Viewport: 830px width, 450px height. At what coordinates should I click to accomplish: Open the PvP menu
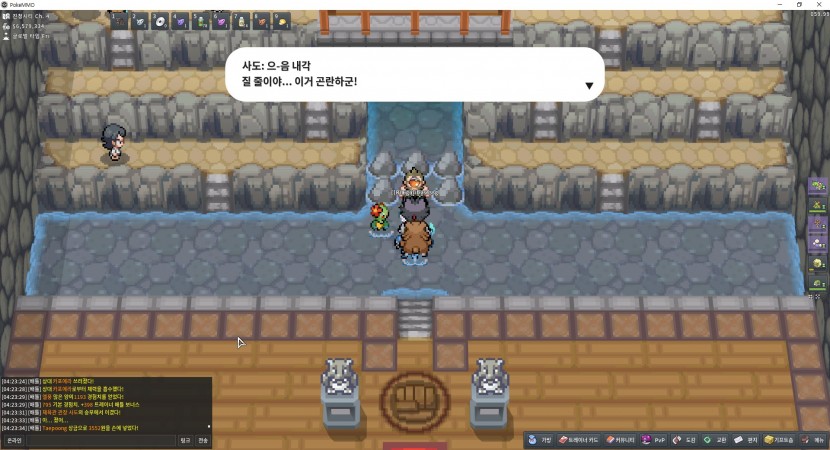click(655, 440)
